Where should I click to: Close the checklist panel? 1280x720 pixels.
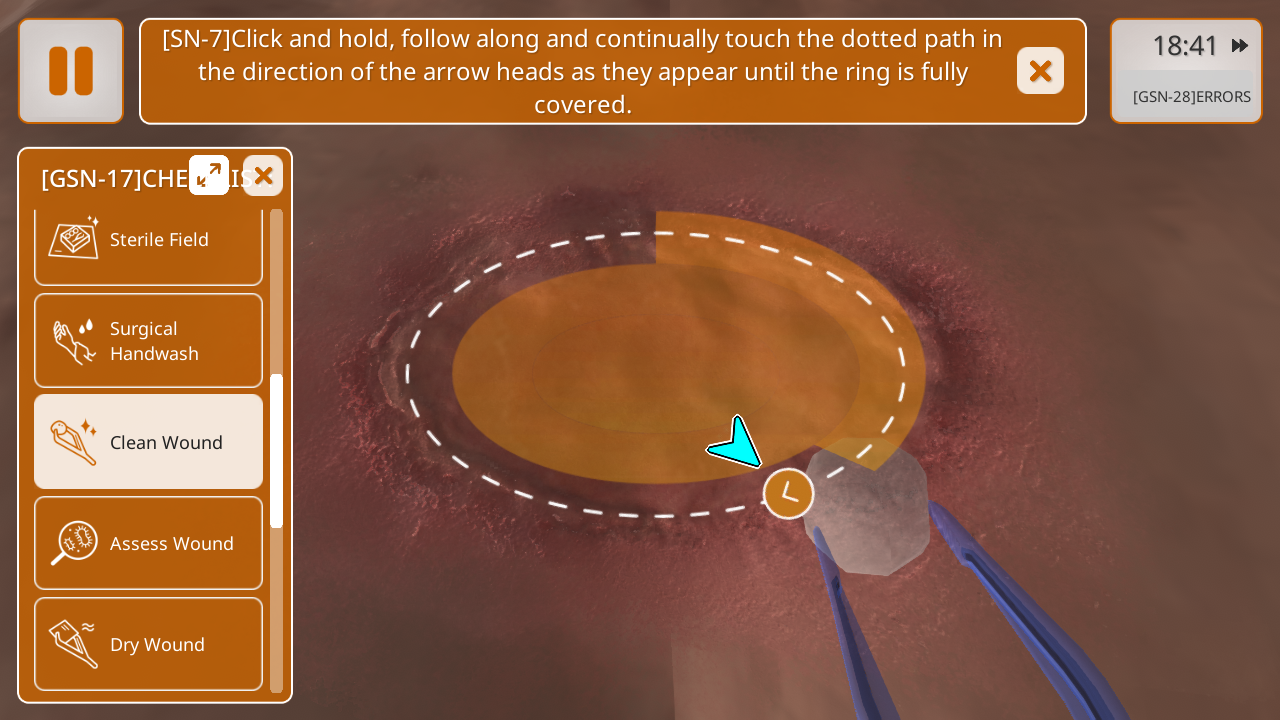point(263,176)
